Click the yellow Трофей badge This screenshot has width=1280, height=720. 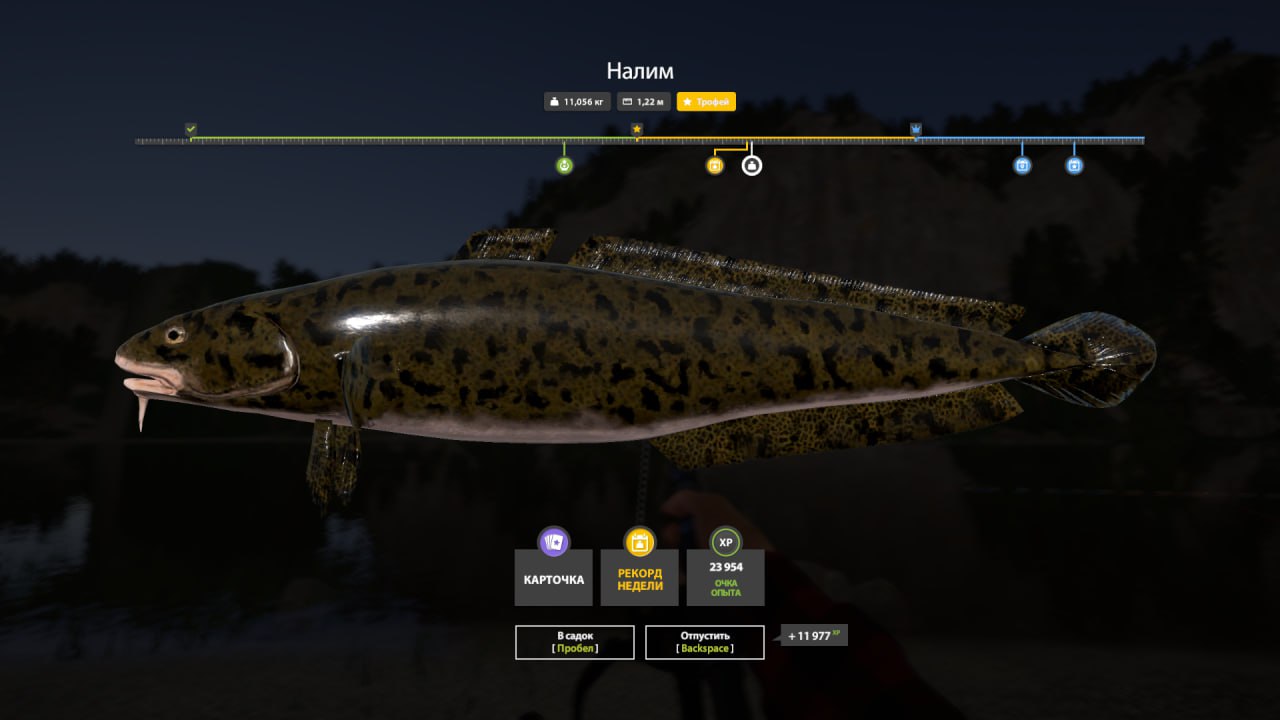(x=706, y=101)
